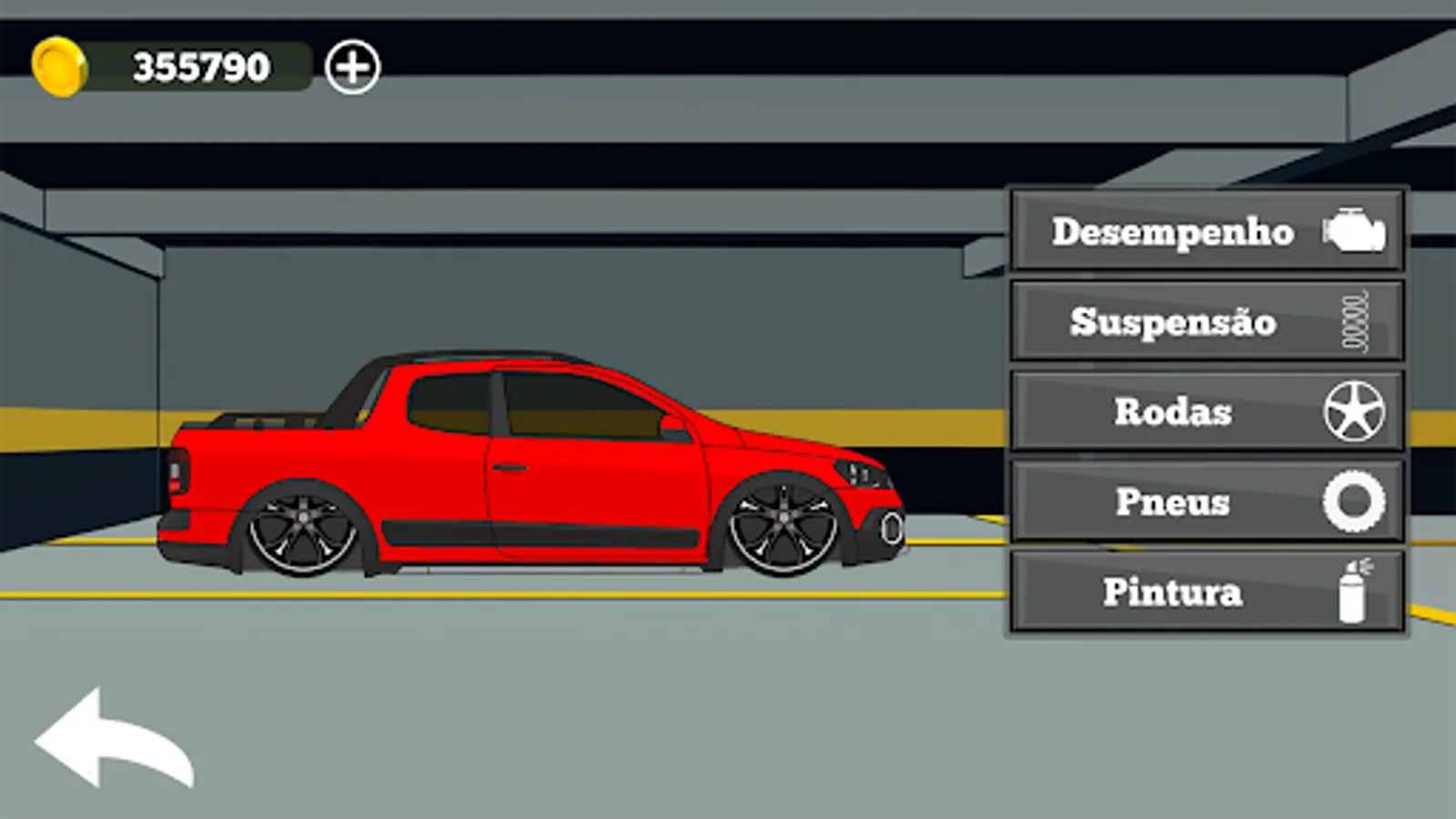Click the gold coin currency icon
The image size is (1456, 819).
tap(60, 63)
